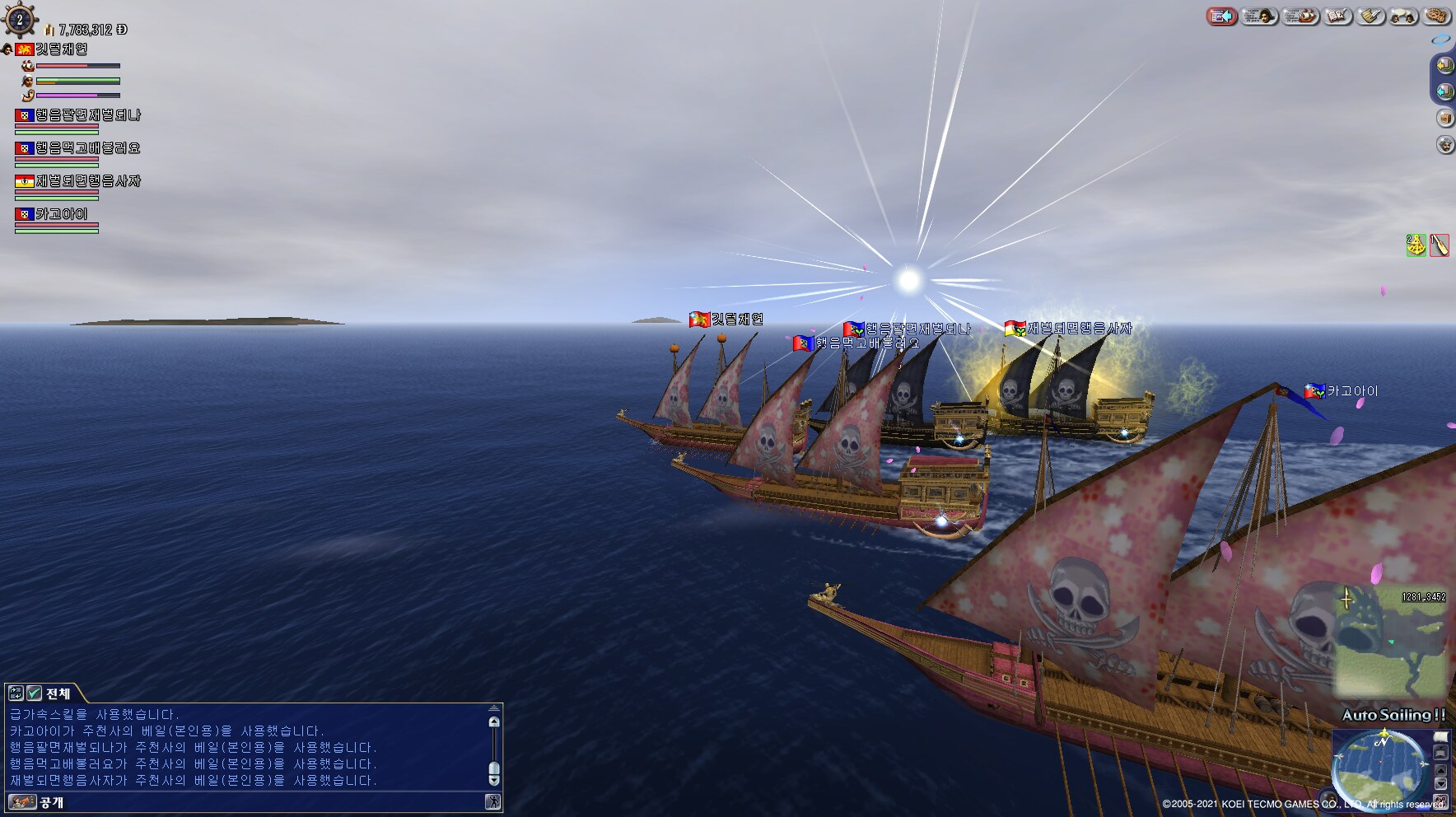Open the character info portrait menu
This screenshot has width=1456, height=817.
1258,16
